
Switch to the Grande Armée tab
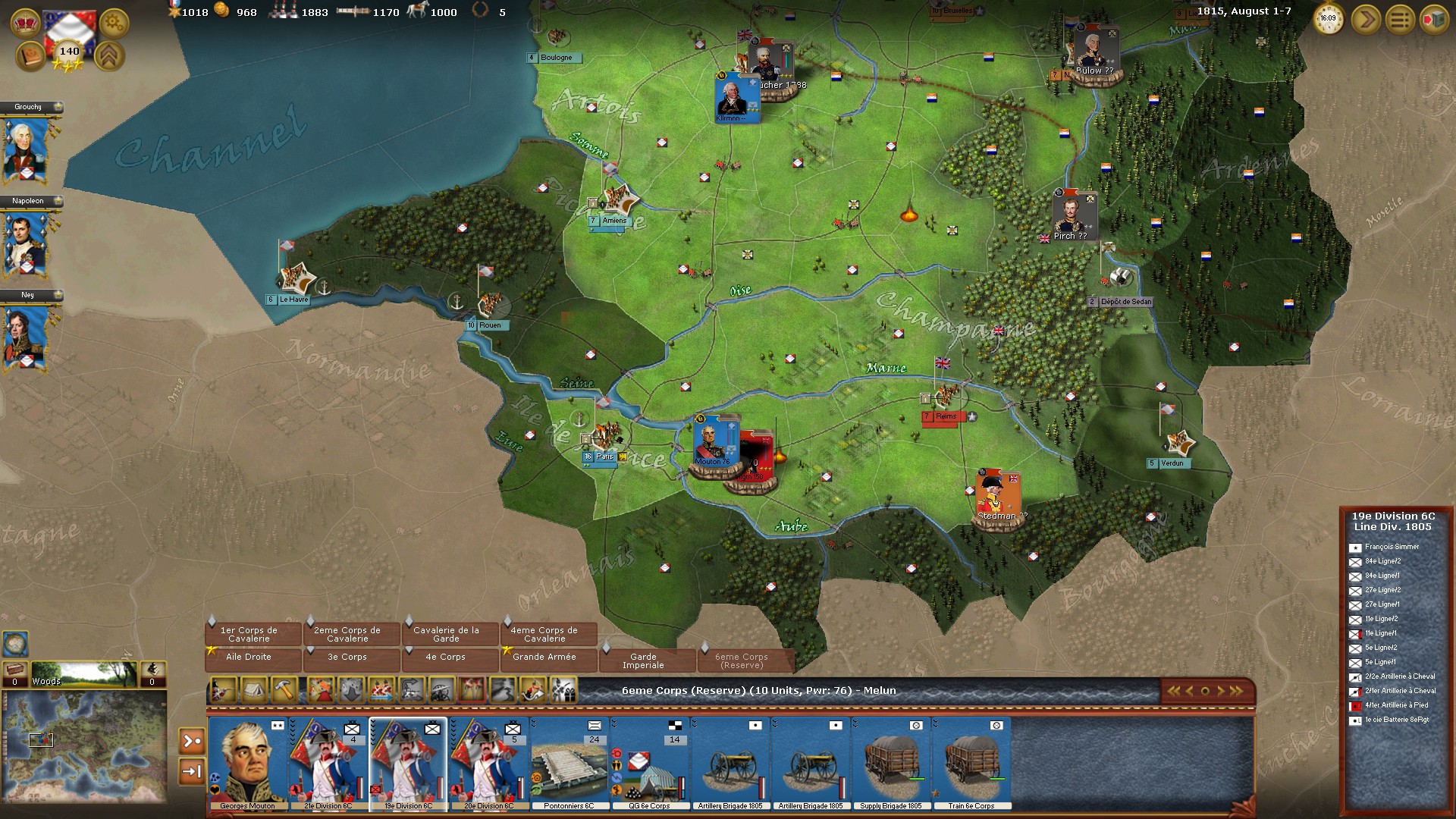point(544,657)
